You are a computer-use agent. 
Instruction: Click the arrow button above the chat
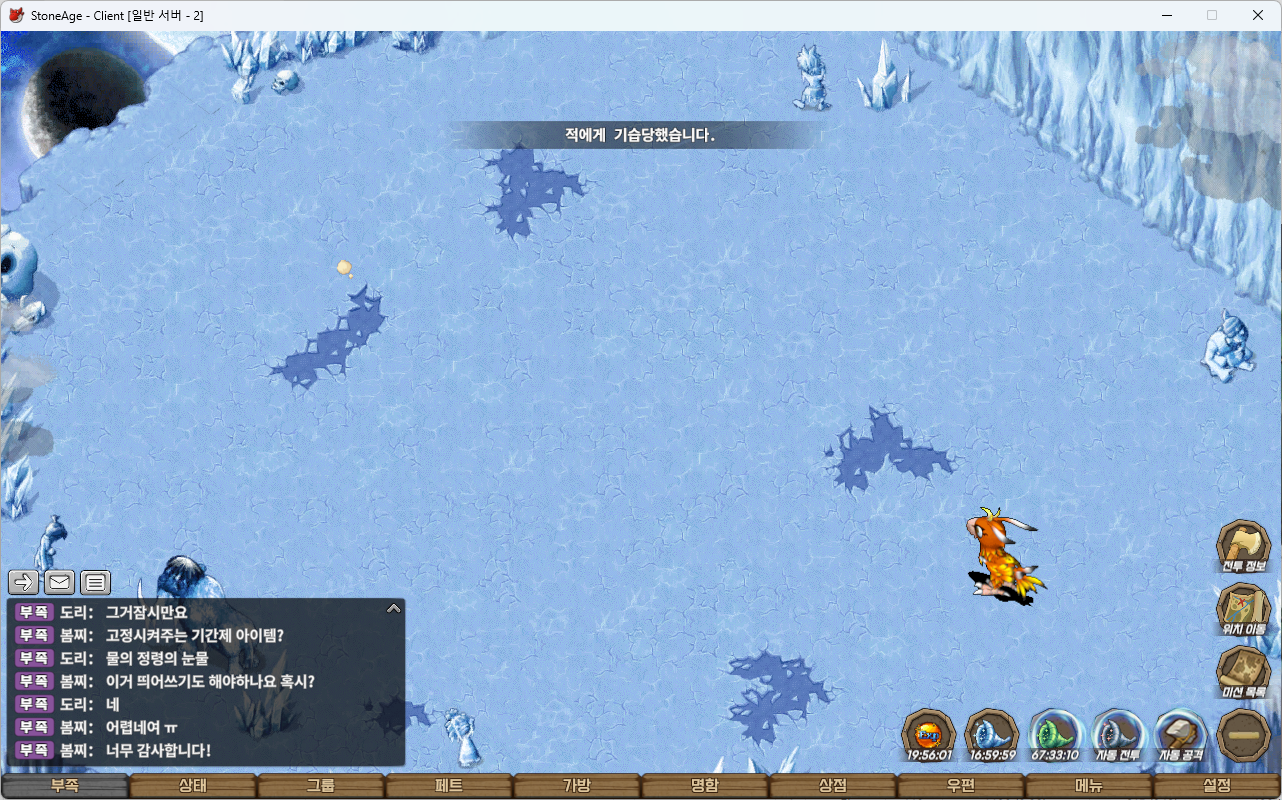pos(23,582)
